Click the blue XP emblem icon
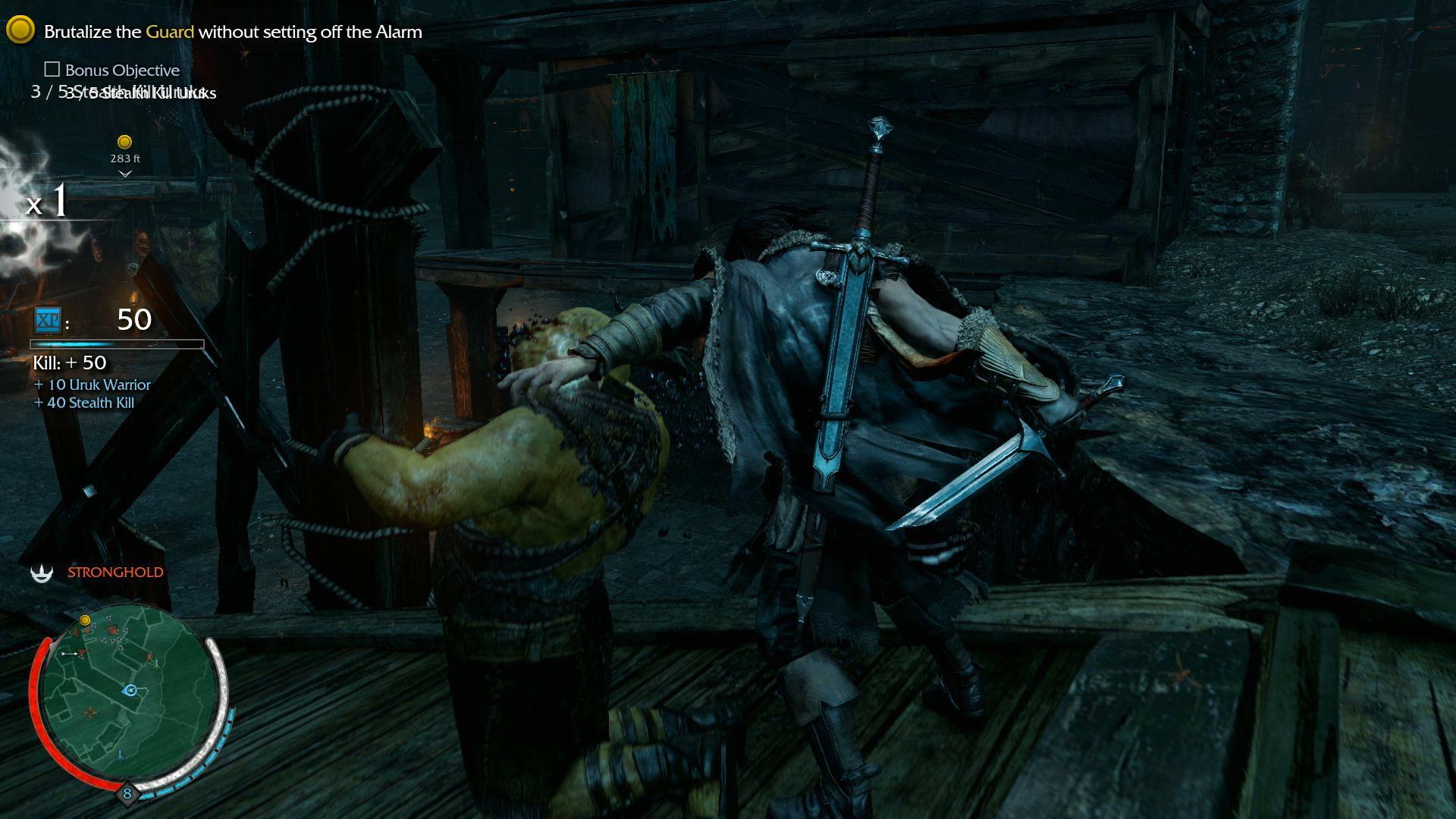Viewport: 1456px width, 819px height. point(47,322)
